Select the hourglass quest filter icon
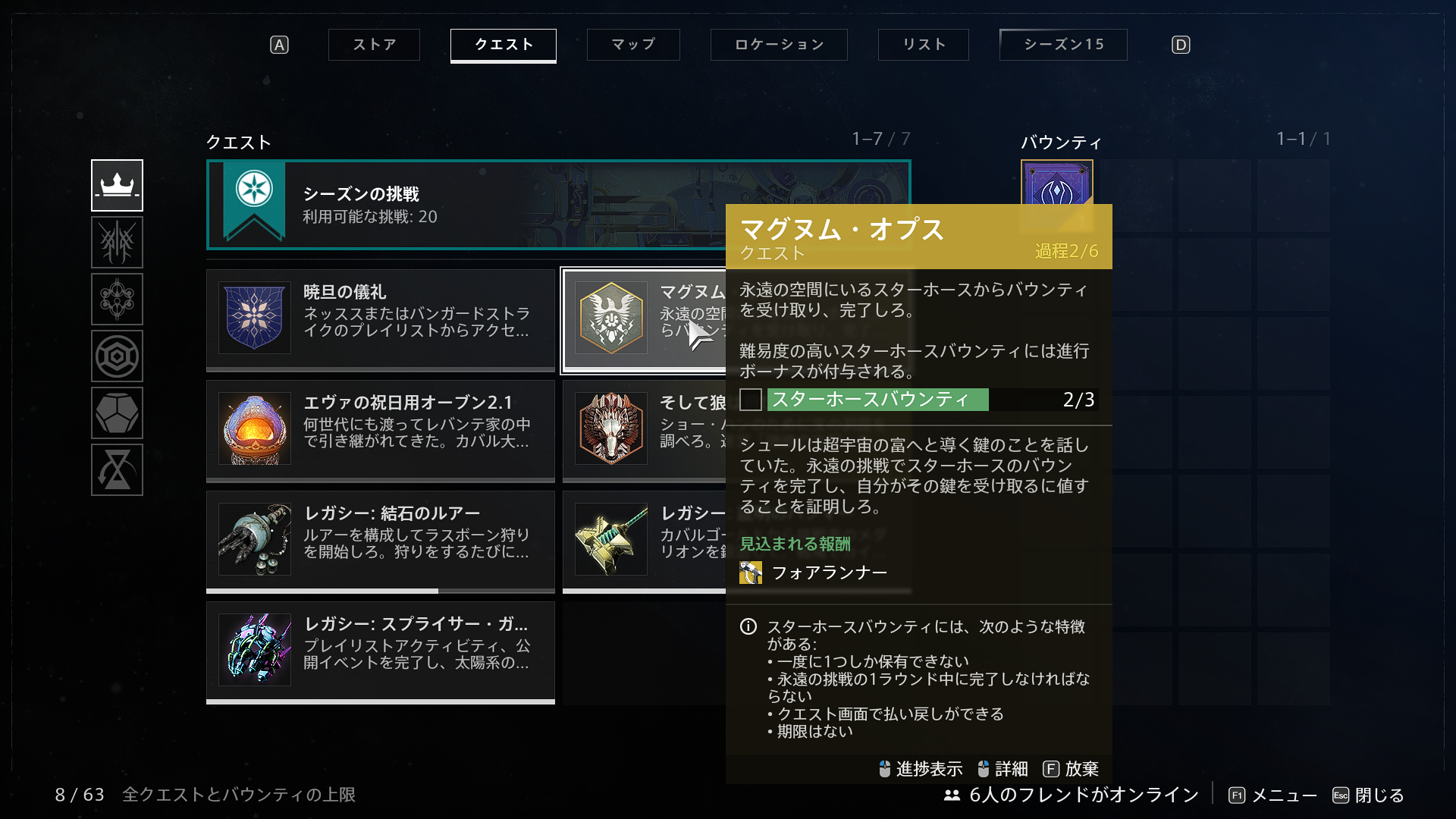 tap(118, 470)
